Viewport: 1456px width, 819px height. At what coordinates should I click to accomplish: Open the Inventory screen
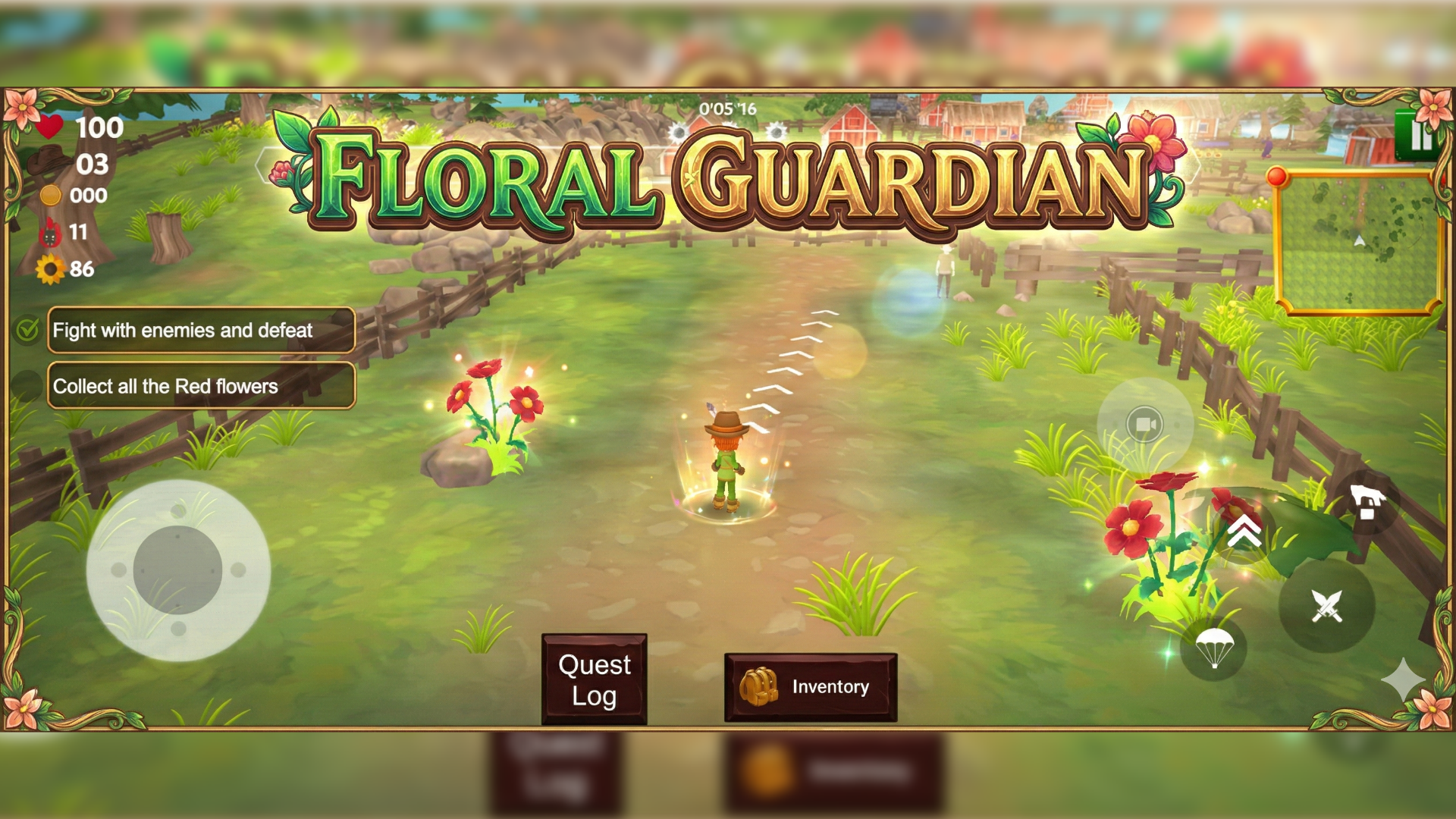811,687
